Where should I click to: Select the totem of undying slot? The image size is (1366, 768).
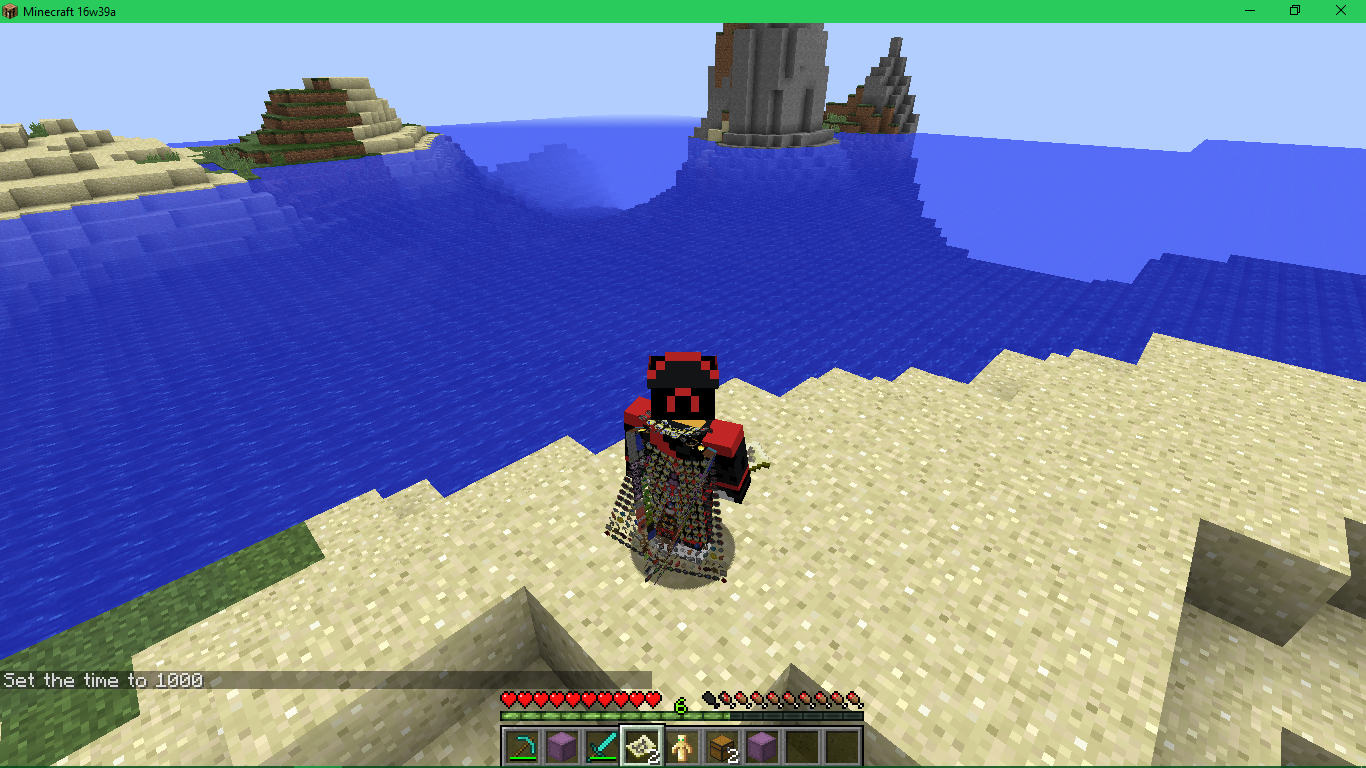(682, 746)
